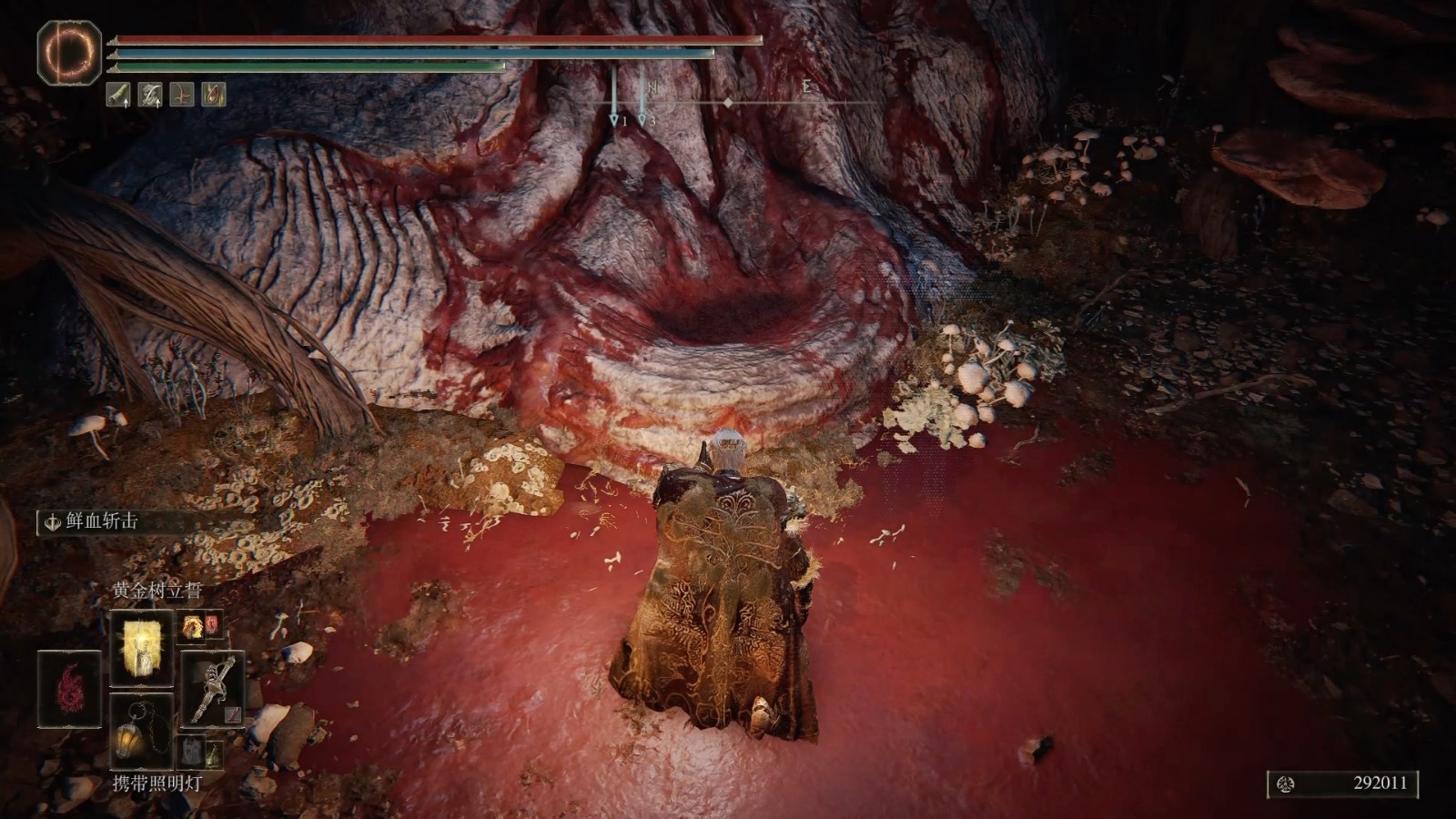This screenshot has height=819, width=1456.
Task: Select compass beacon marker number 1
Action: tap(615, 119)
